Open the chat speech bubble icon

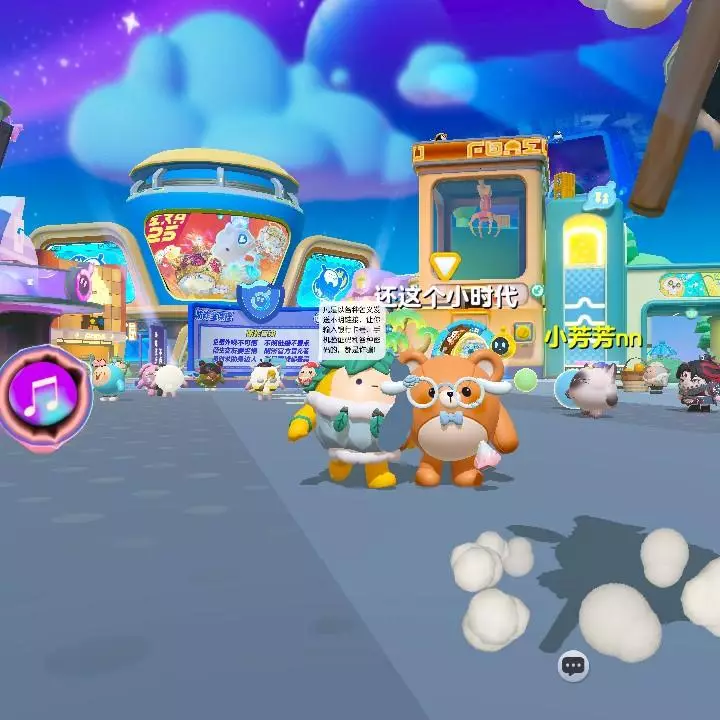pyautogui.click(x=573, y=665)
